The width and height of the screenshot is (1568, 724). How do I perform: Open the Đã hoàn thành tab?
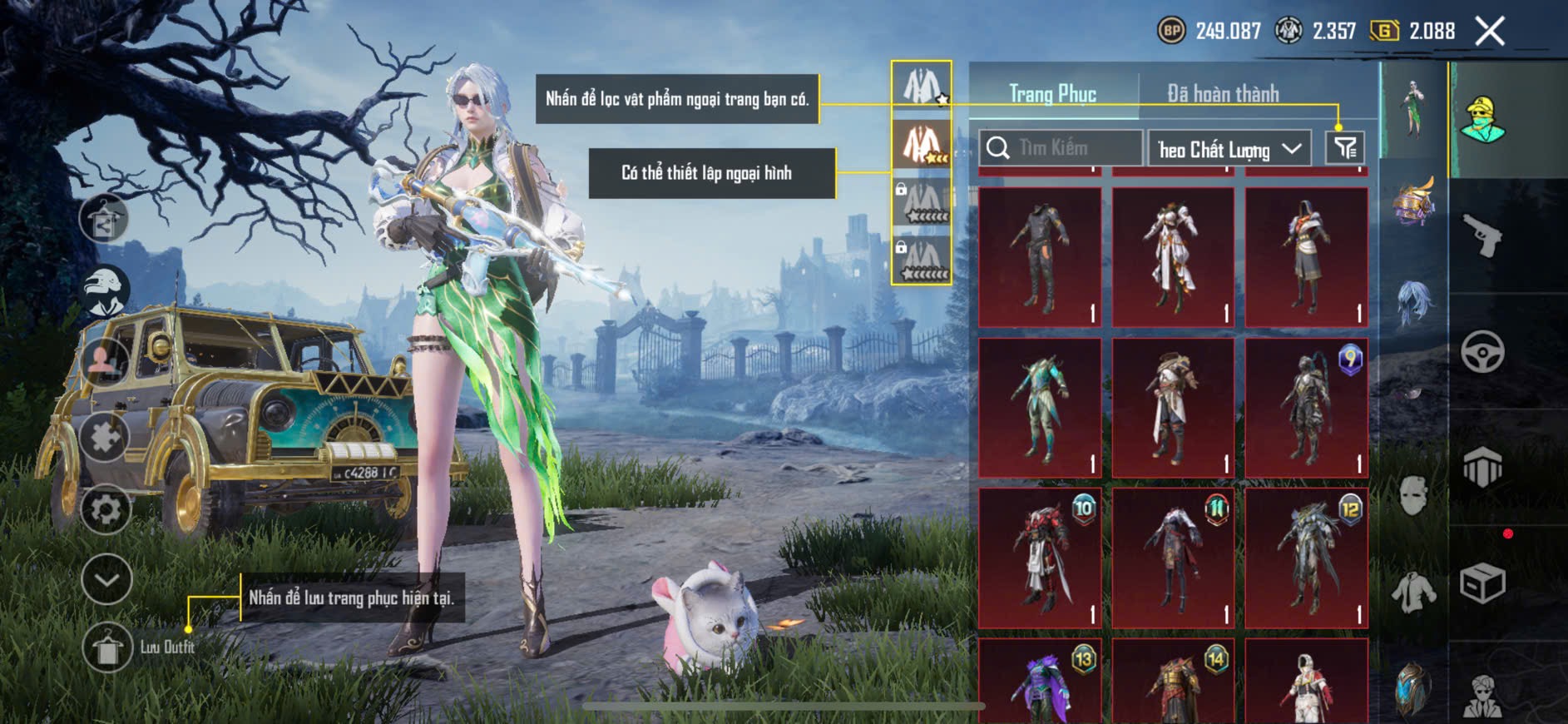click(x=1223, y=93)
